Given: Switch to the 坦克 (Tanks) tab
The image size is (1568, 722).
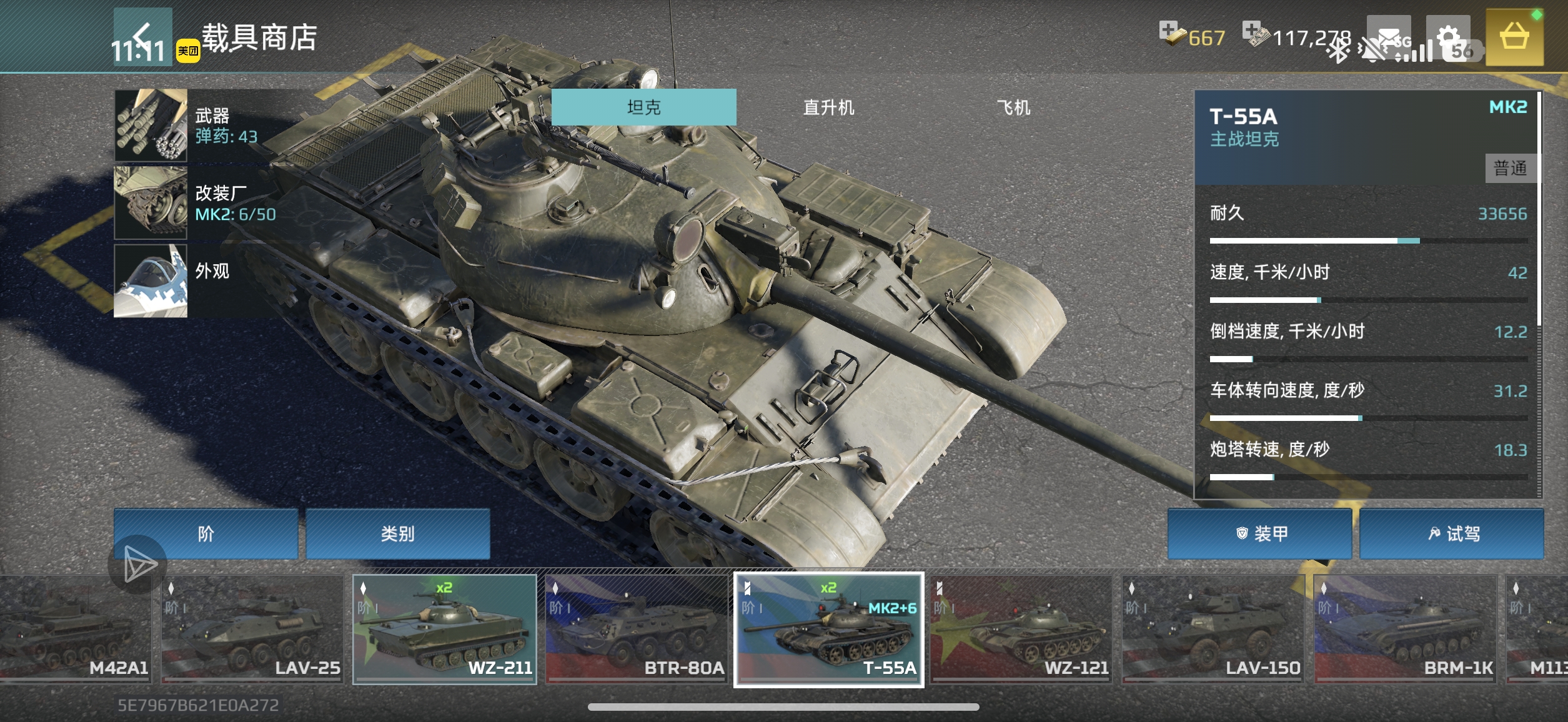Looking at the screenshot, I should 643,107.
